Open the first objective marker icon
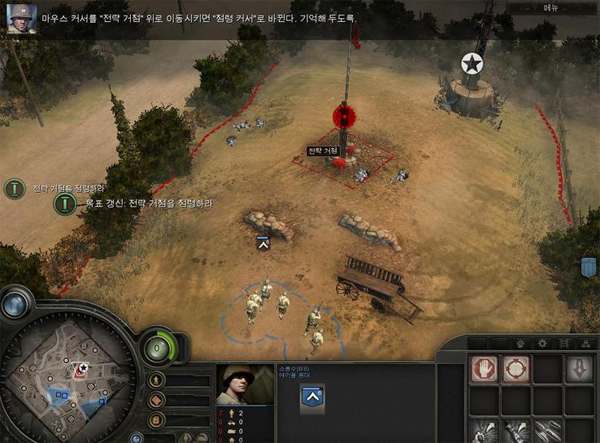The width and height of the screenshot is (600, 443). pos(15,188)
